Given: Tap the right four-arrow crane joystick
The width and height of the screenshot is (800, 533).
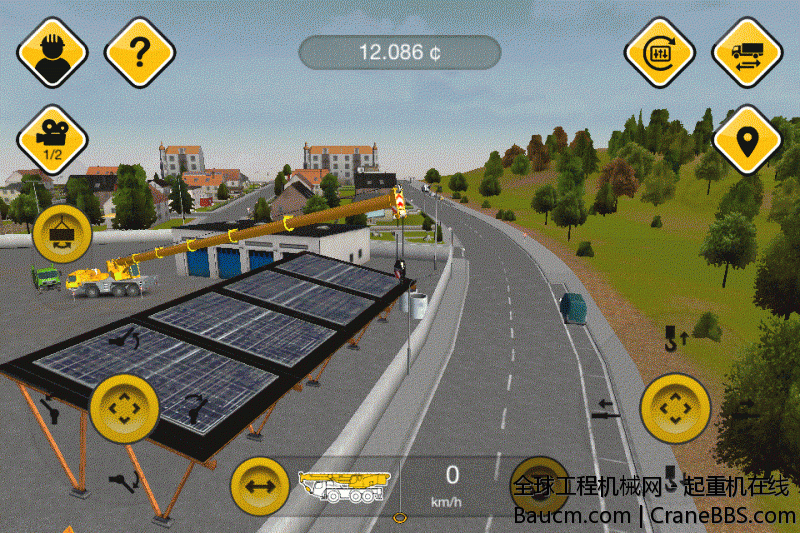Looking at the screenshot, I should coord(676,408).
